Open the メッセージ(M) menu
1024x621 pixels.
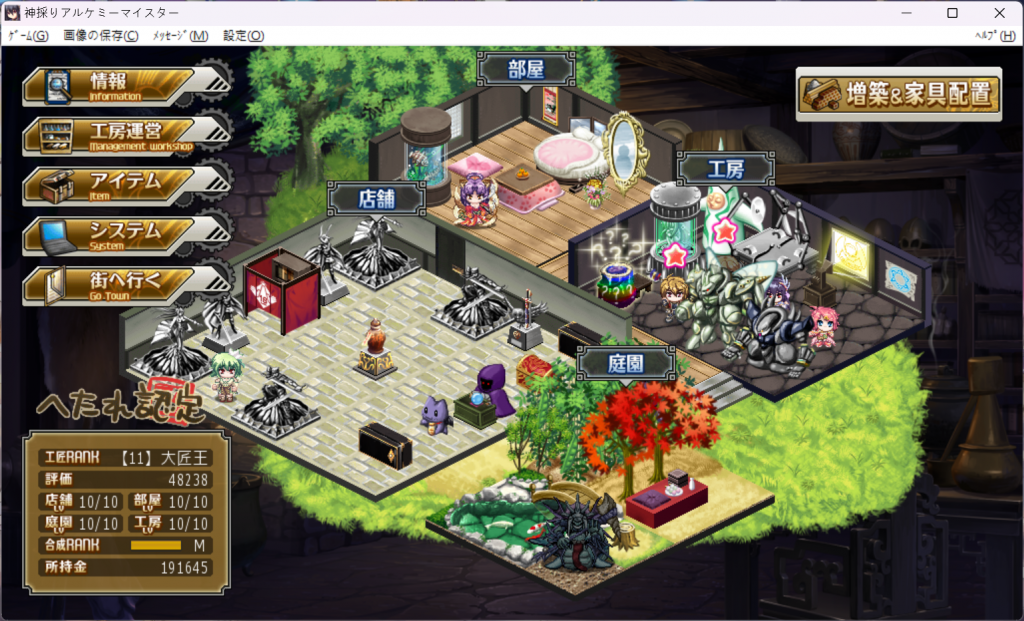coord(180,36)
